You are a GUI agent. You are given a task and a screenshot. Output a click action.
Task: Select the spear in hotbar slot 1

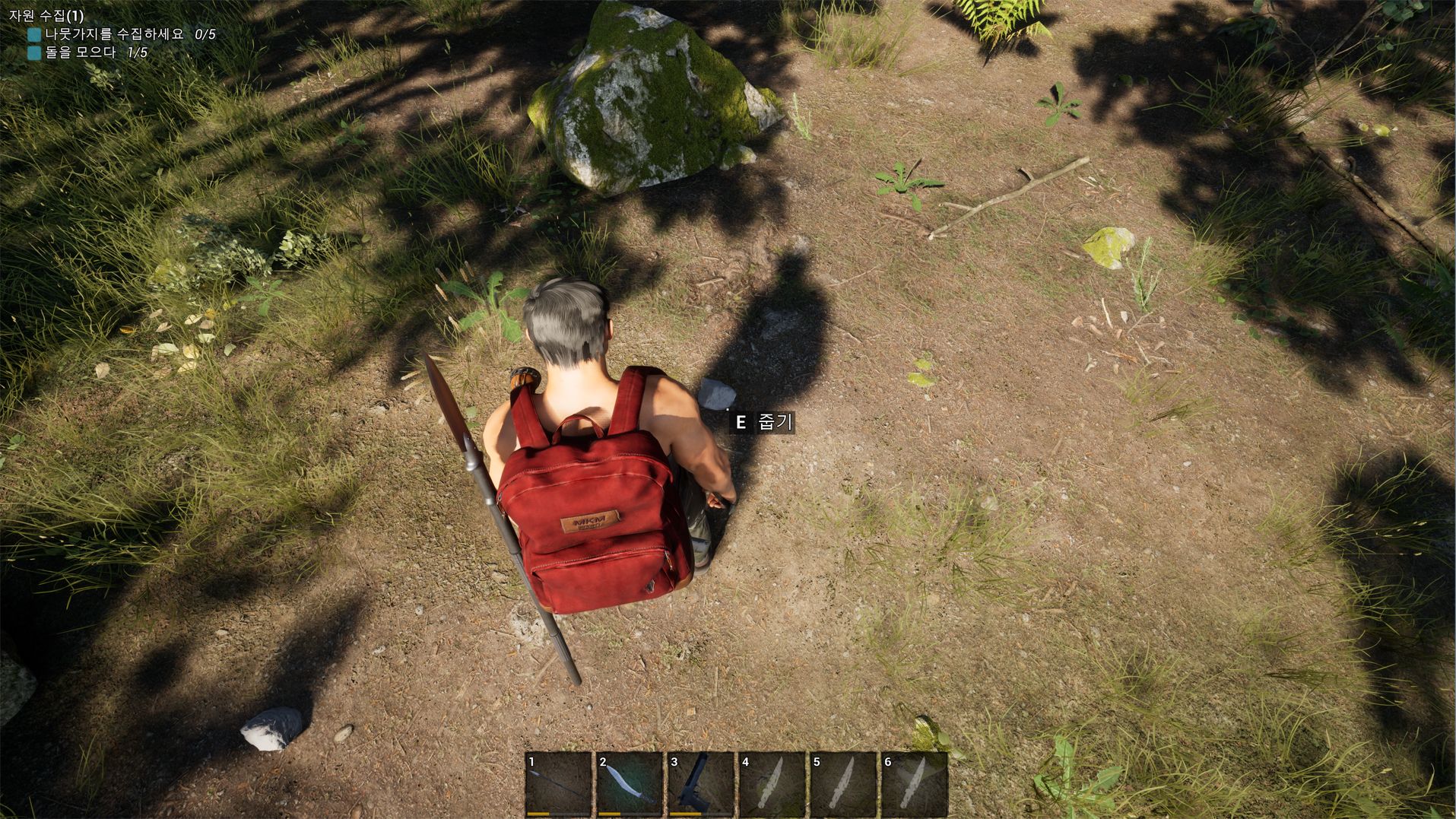tap(558, 784)
